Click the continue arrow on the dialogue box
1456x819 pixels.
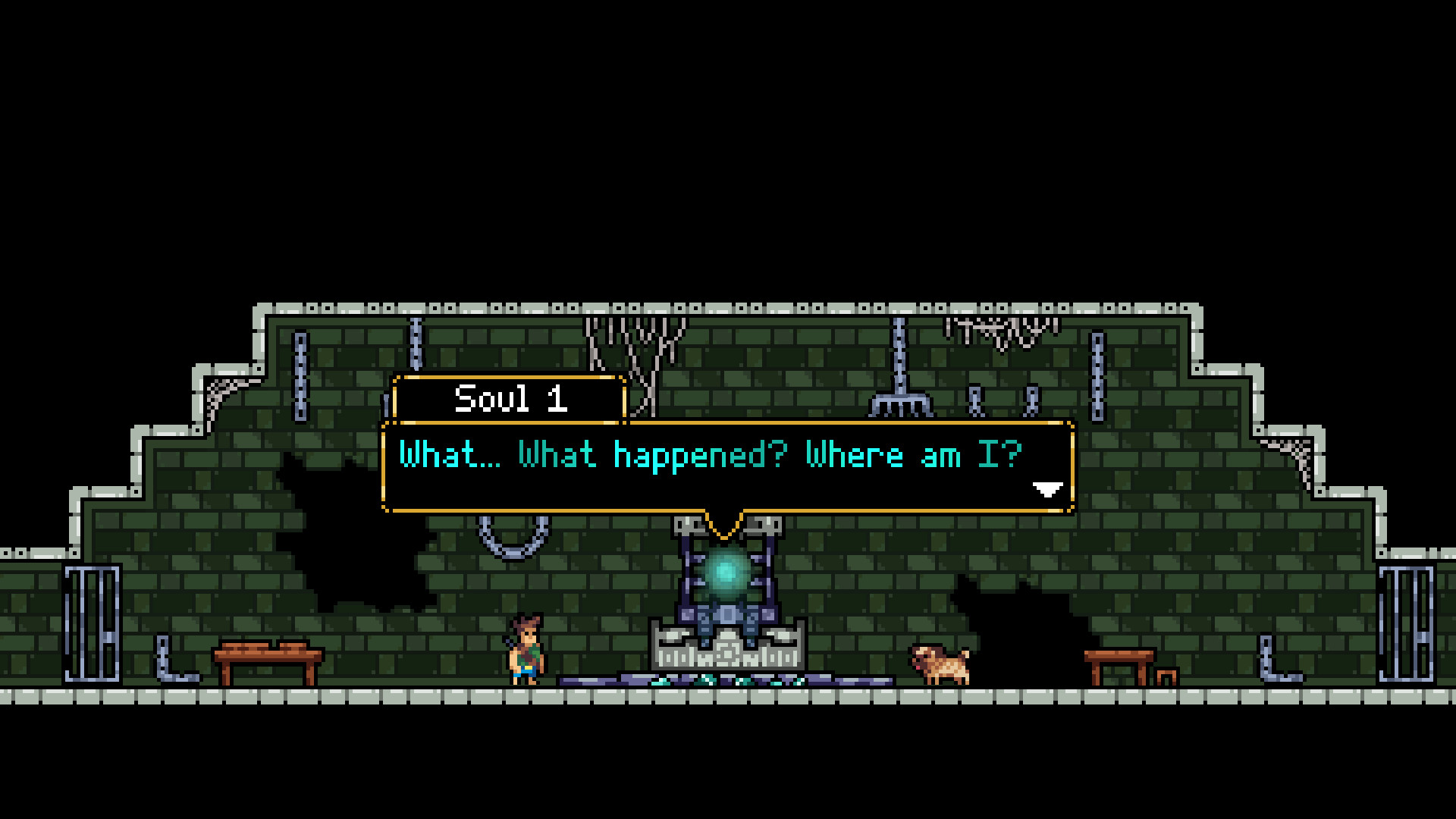(x=1048, y=491)
